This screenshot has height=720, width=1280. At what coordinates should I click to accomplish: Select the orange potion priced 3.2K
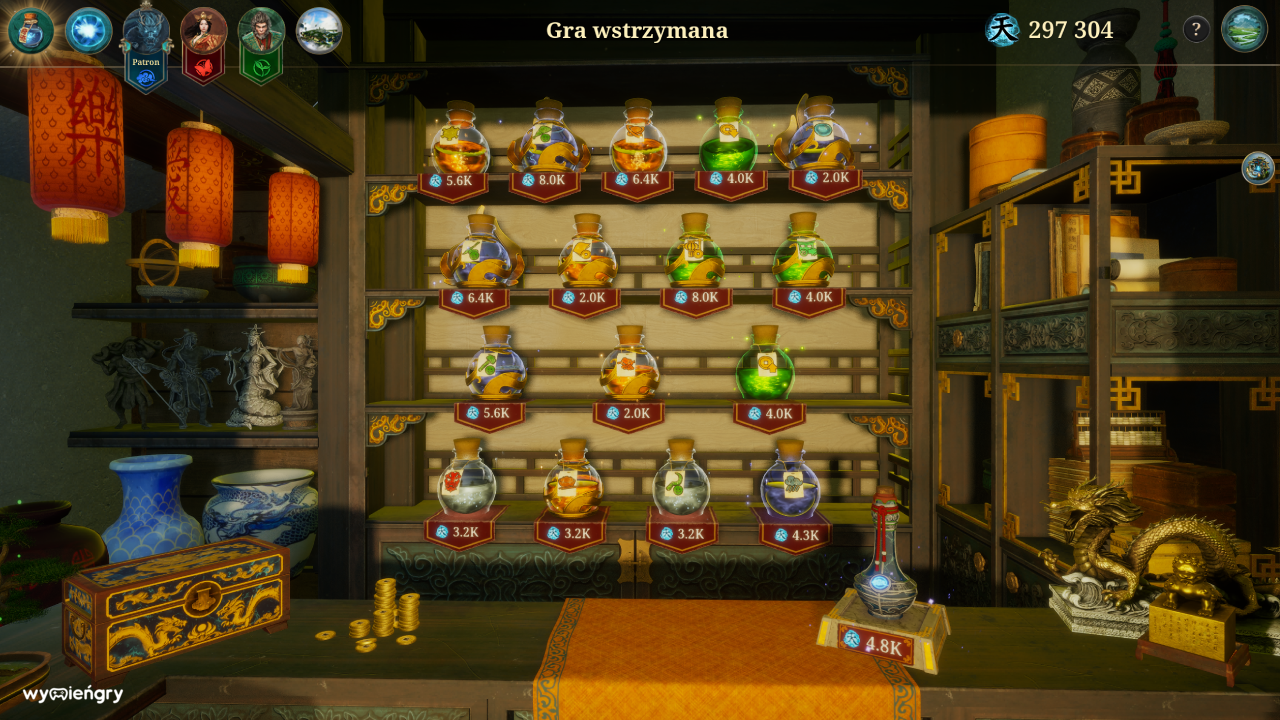[x=573, y=483]
